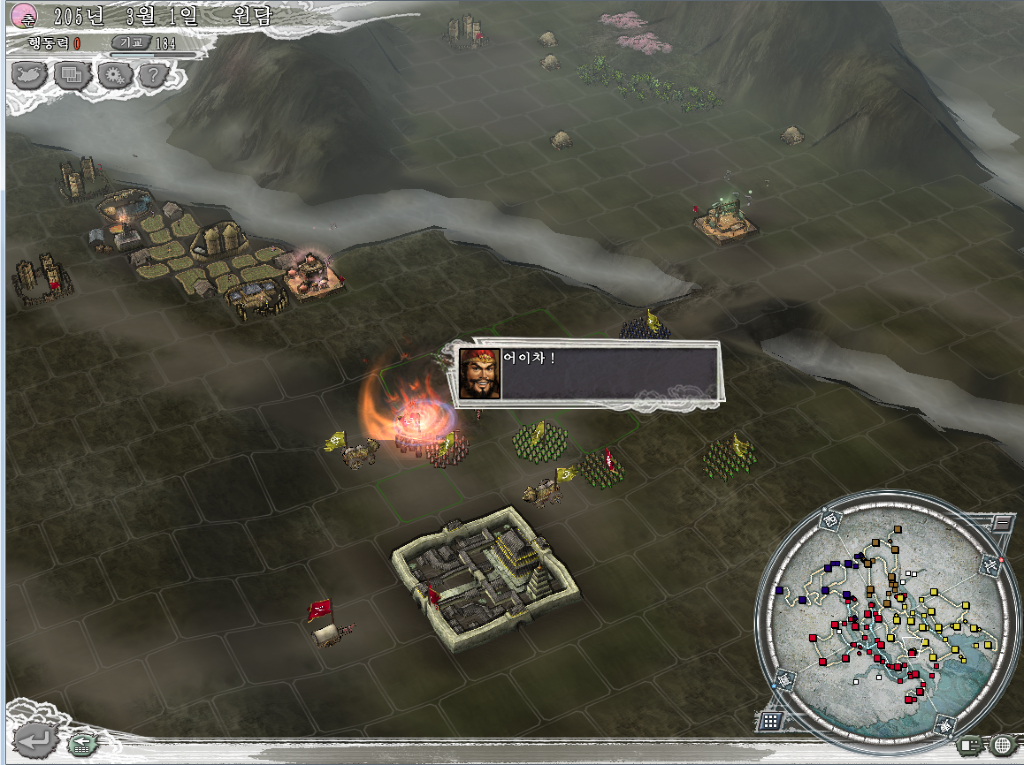Click the green arrow keyboard button

click(82, 743)
